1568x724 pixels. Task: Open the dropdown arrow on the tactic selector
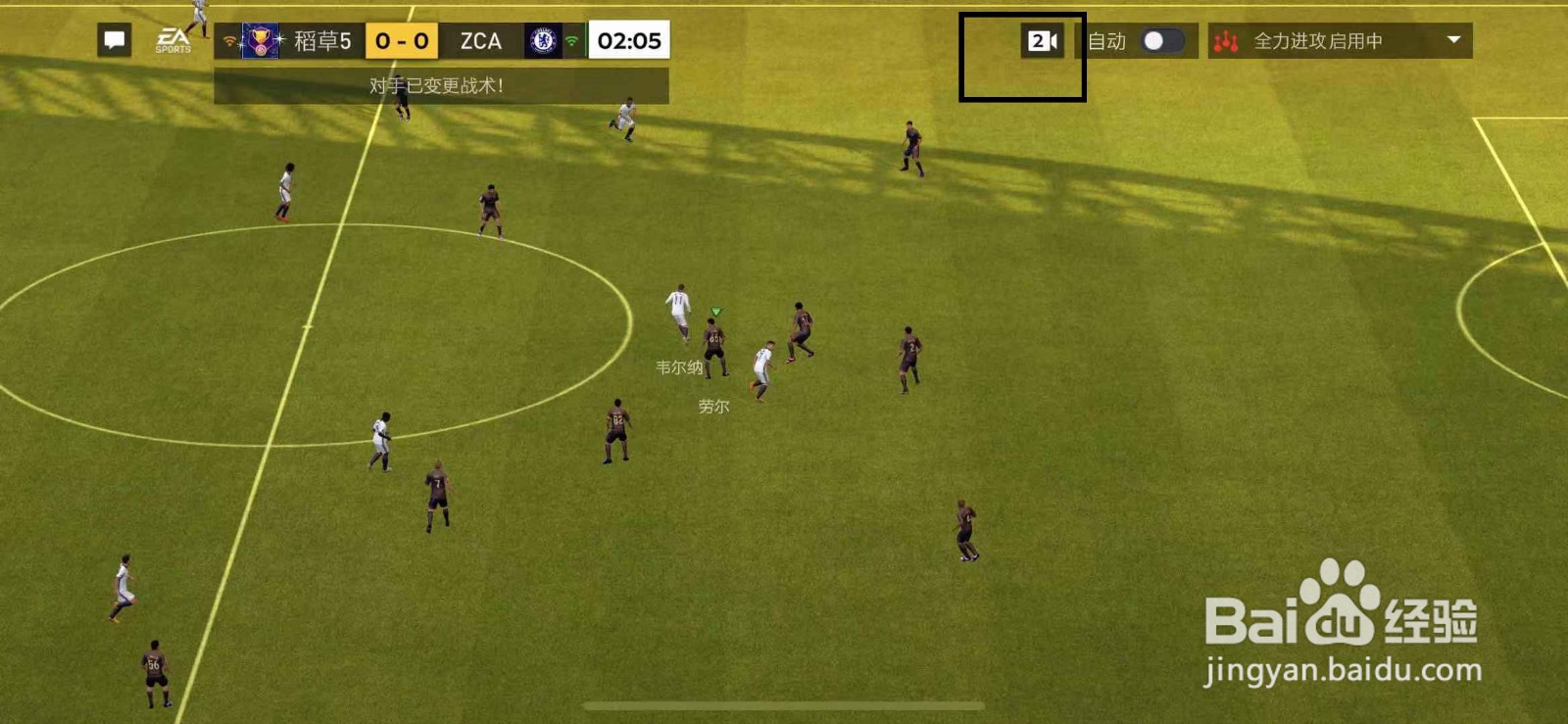coord(1452,42)
